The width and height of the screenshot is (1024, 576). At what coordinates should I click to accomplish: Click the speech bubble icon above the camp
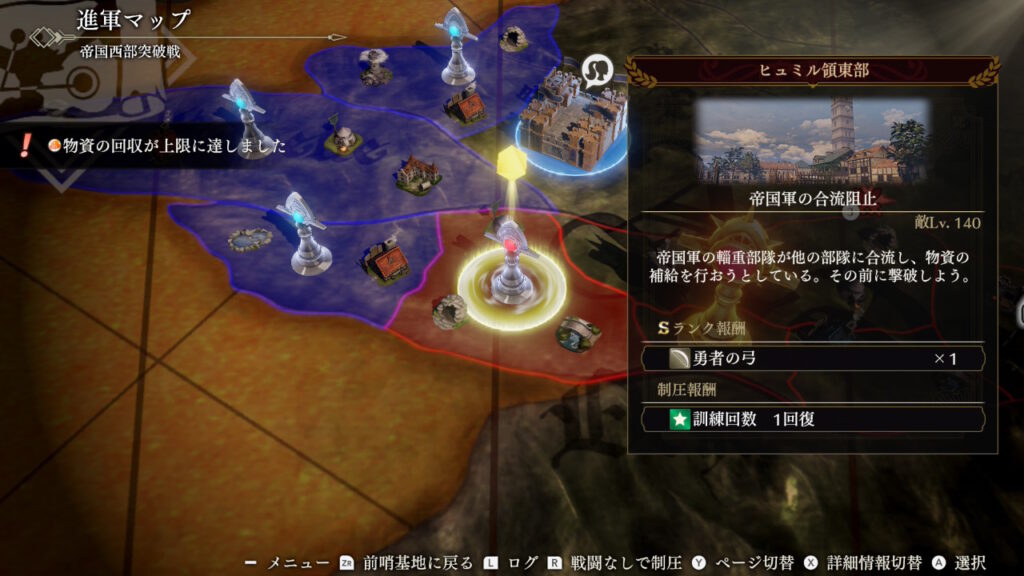(x=595, y=72)
